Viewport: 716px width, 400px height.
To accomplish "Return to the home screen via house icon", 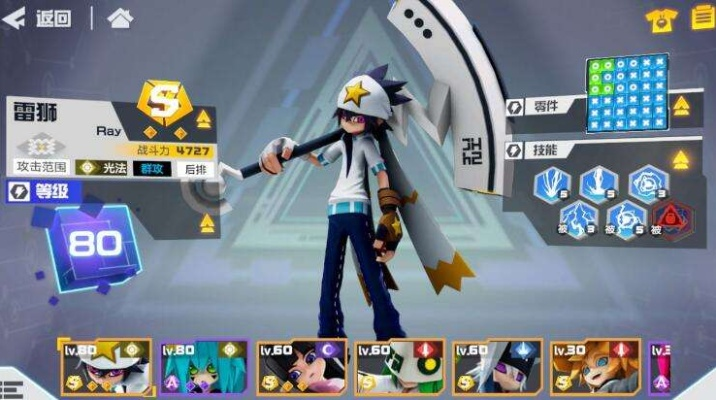I will pyautogui.click(x=120, y=18).
